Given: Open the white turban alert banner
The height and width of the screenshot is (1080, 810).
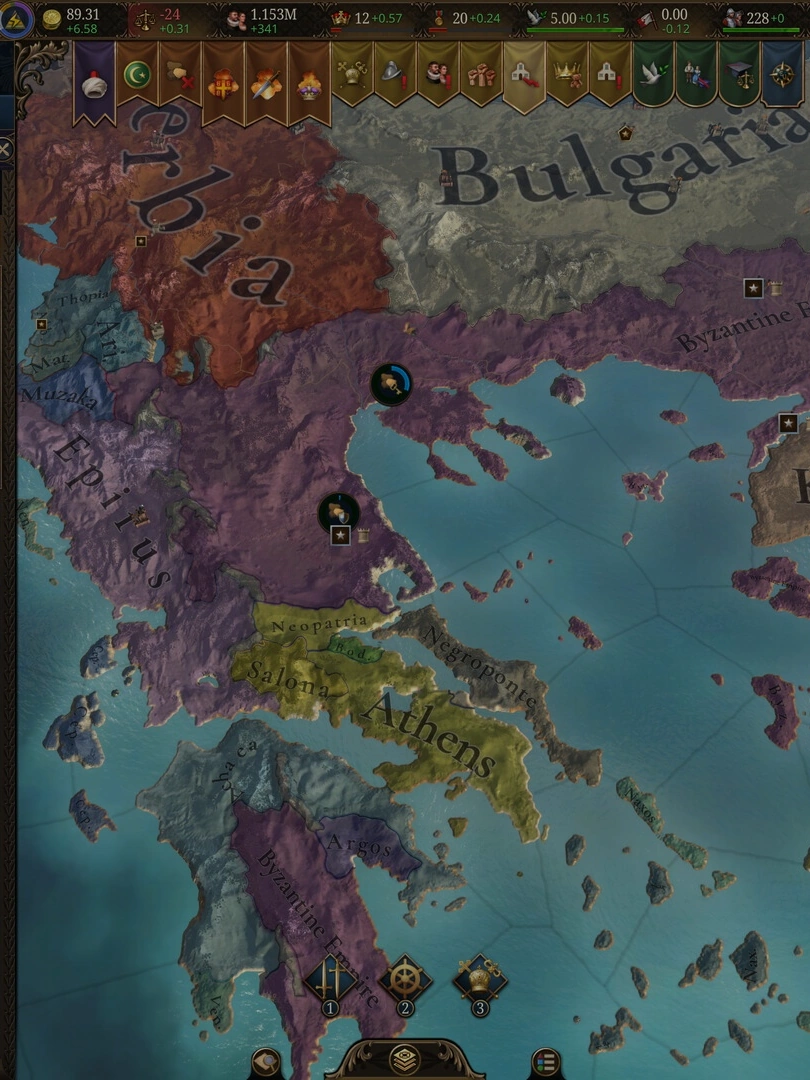Looking at the screenshot, I should coord(95,81).
